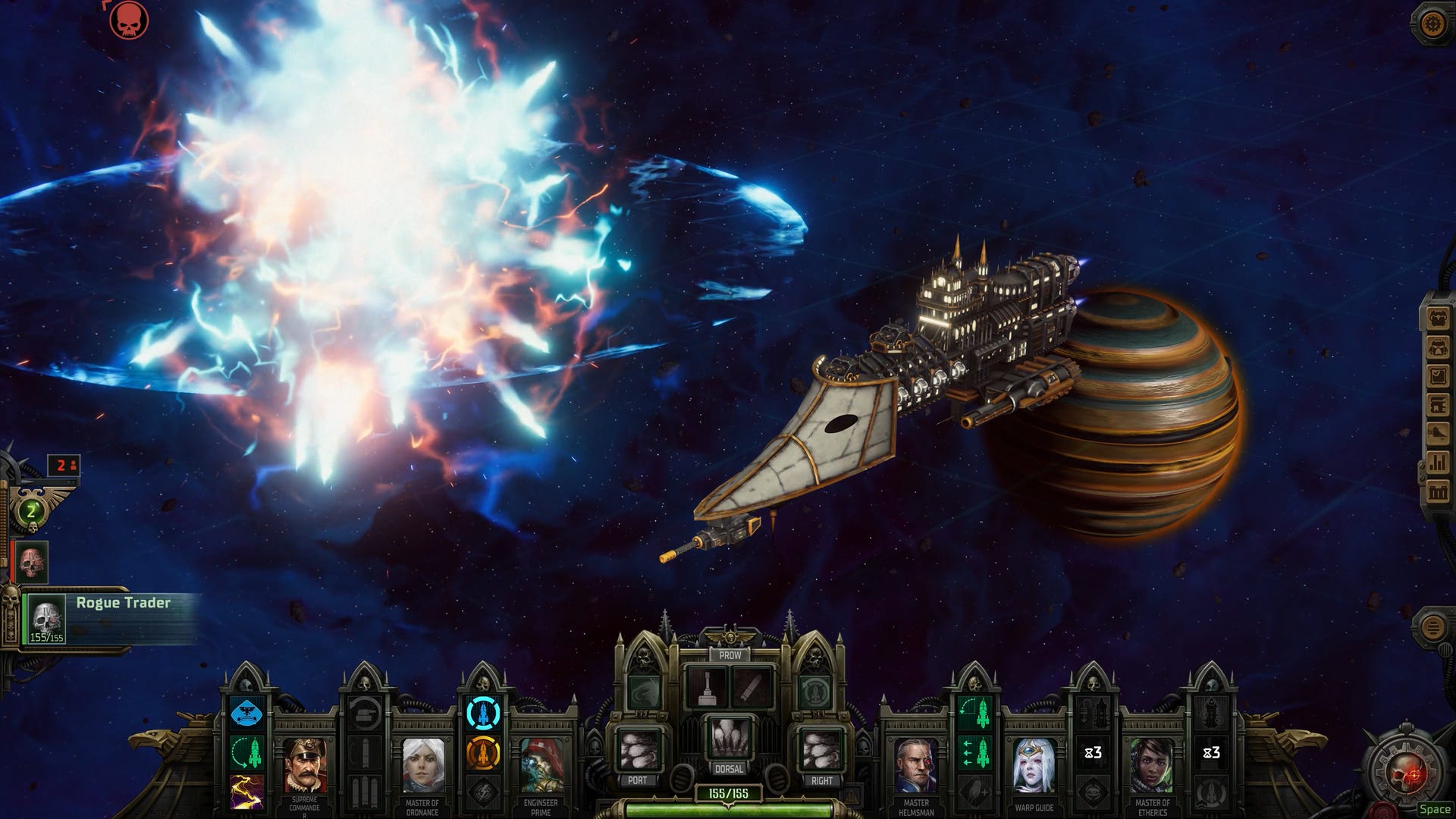The height and width of the screenshot is (819, 1456).
Task: Select the Master Helmsman portrait
Action: tap(916, 764)
